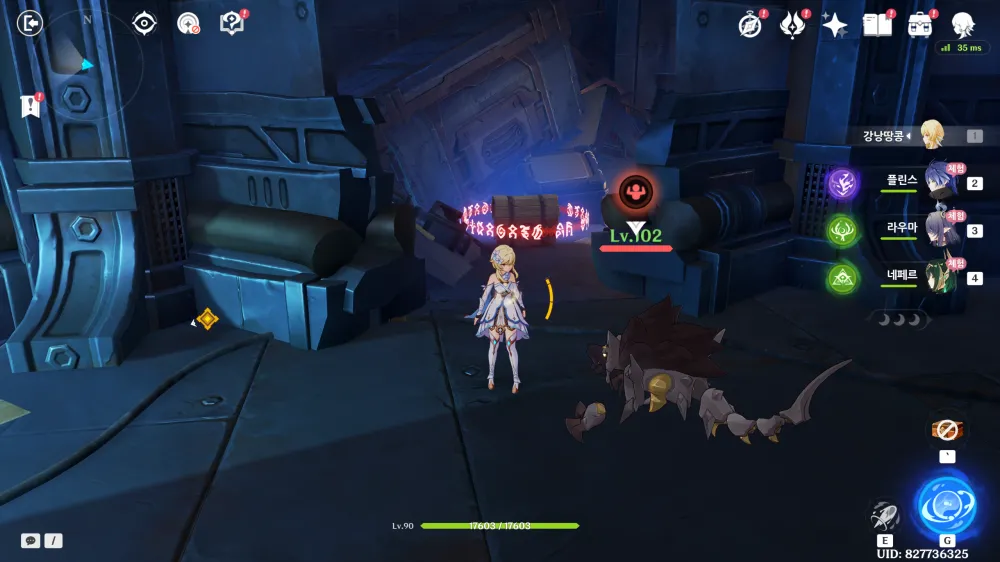
Task: Click the radar icon with red slash
Action: tap(188, 23)
